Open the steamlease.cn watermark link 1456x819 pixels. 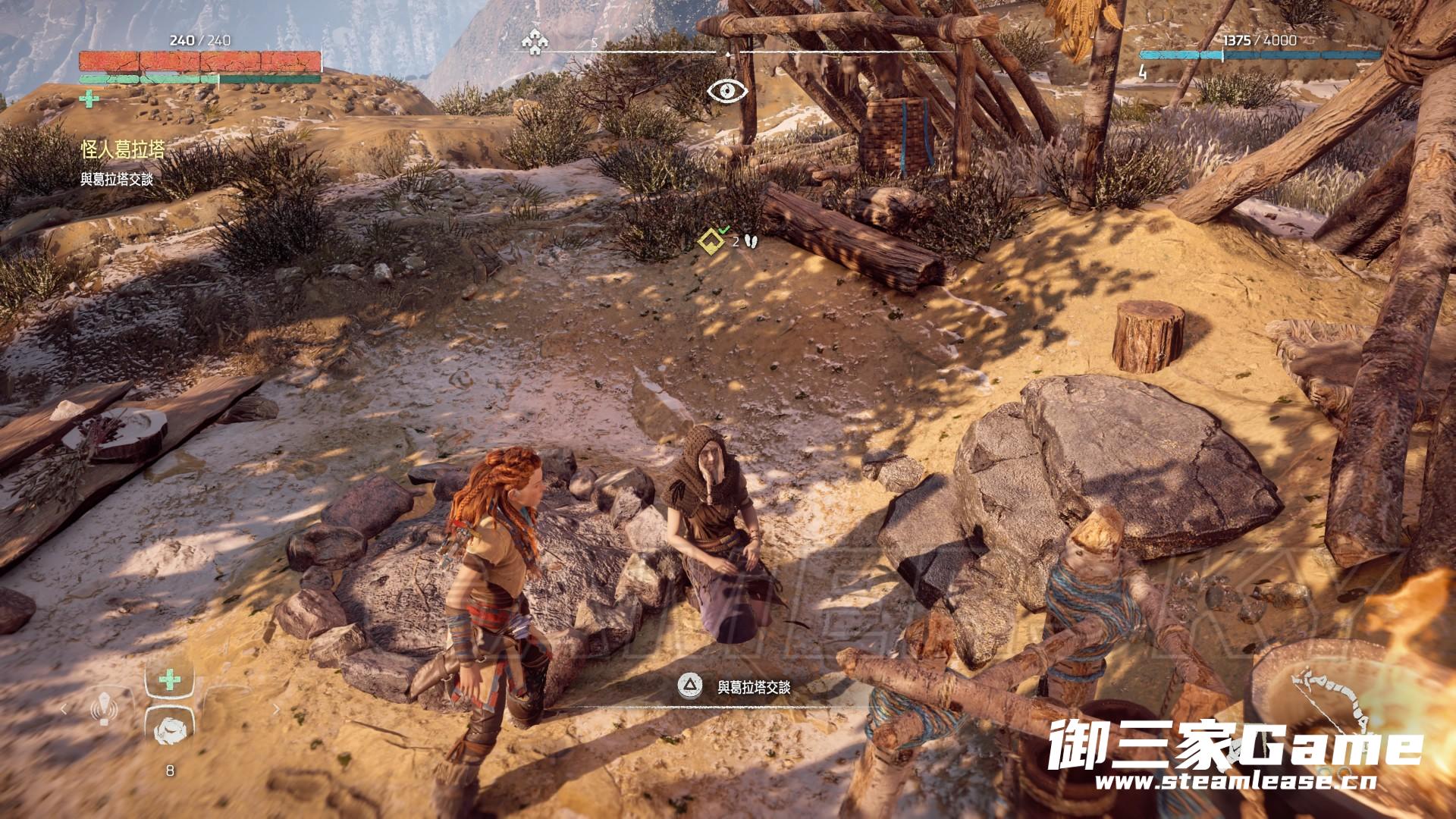(x=1234, y=782)
